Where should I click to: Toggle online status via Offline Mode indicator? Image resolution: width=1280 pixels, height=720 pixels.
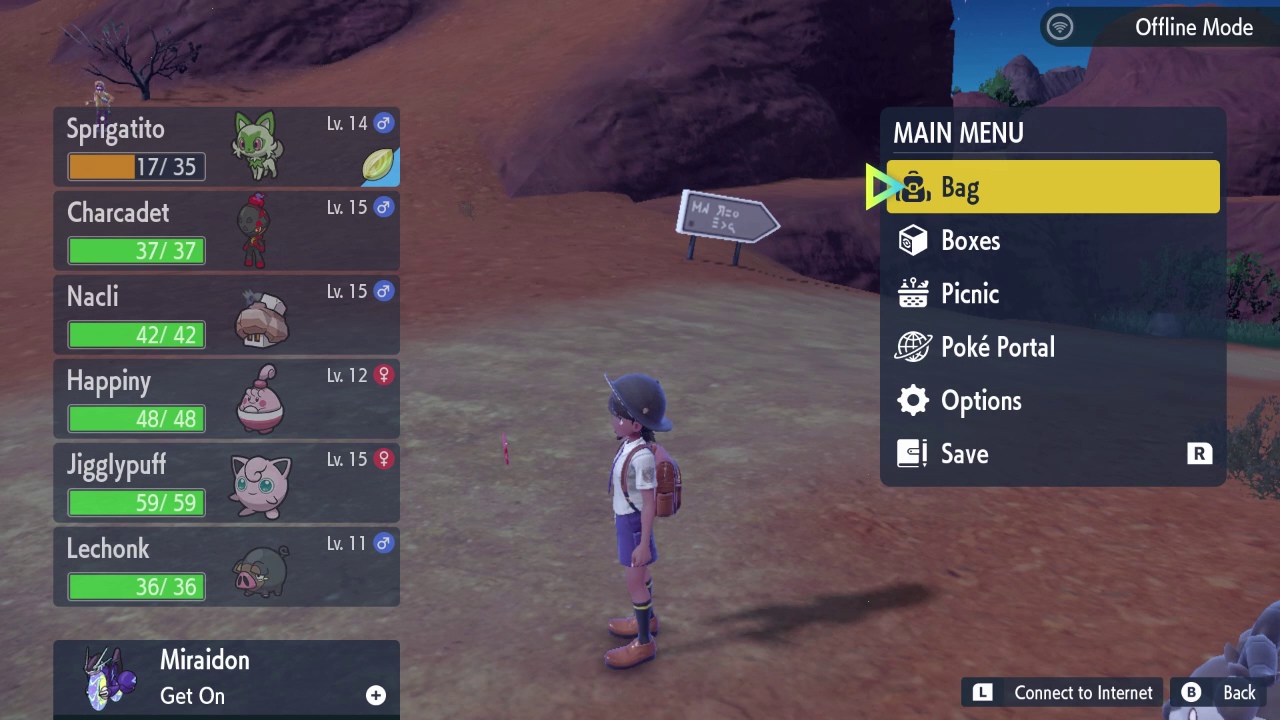pos(1059,27)
